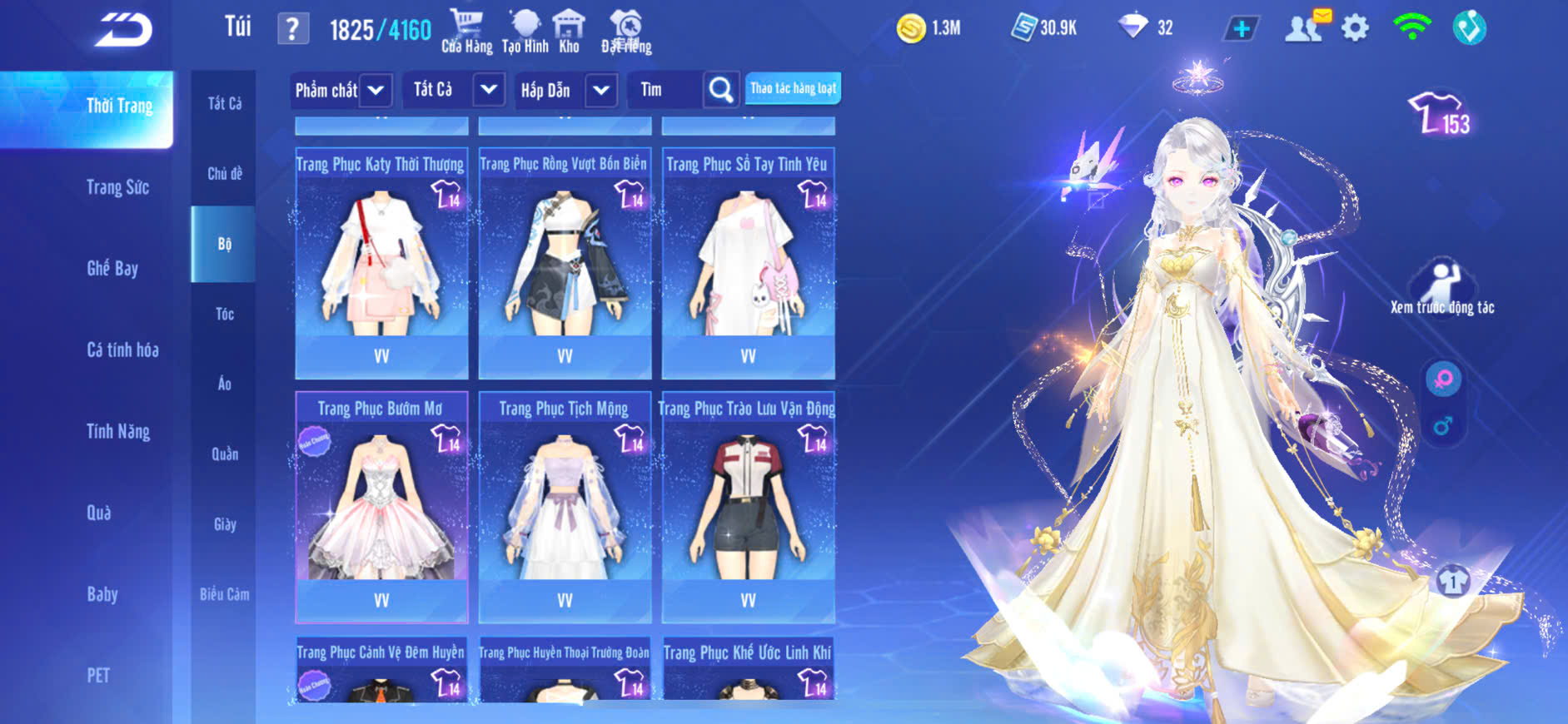Viewport: 1568px width, 724px height.
Task: Activate Thao tác hàng loạt button
Action: pos(793,88)
